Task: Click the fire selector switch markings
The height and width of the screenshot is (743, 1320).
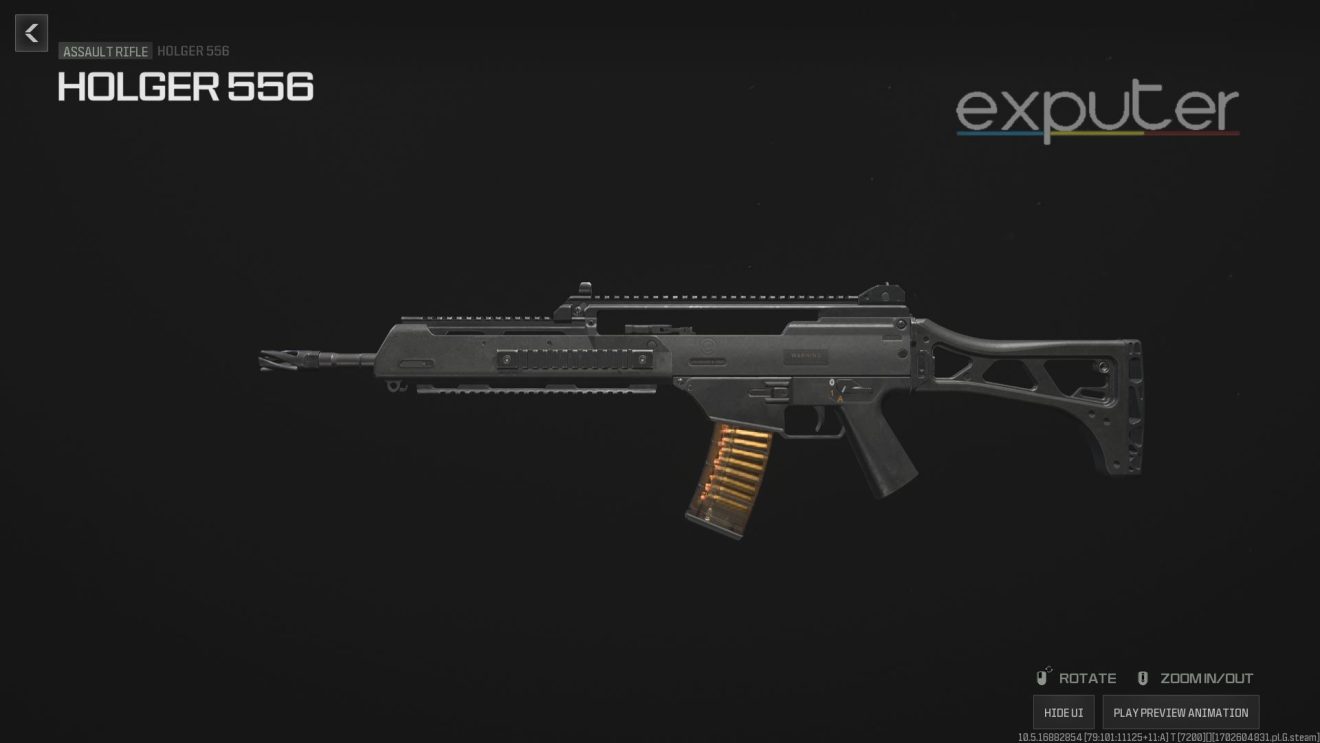Action: (x=838, y=390)
